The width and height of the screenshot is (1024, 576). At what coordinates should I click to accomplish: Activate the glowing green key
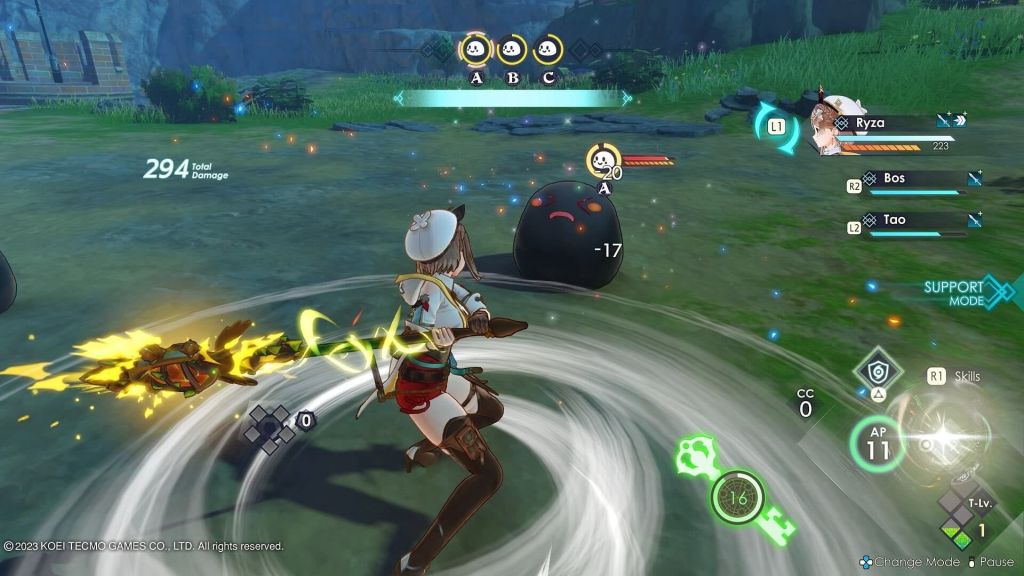pyautogui.click(x=737, y=496)
